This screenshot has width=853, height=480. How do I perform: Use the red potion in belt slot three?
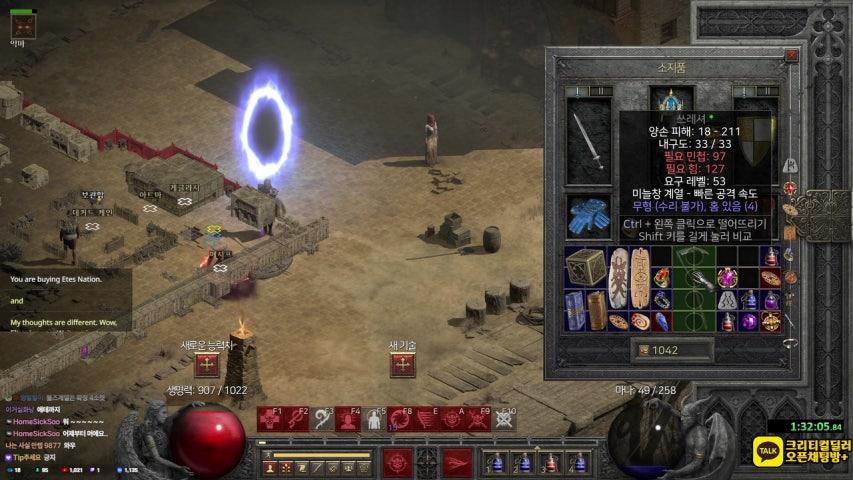pyautogui.click(x=549, y=463)
